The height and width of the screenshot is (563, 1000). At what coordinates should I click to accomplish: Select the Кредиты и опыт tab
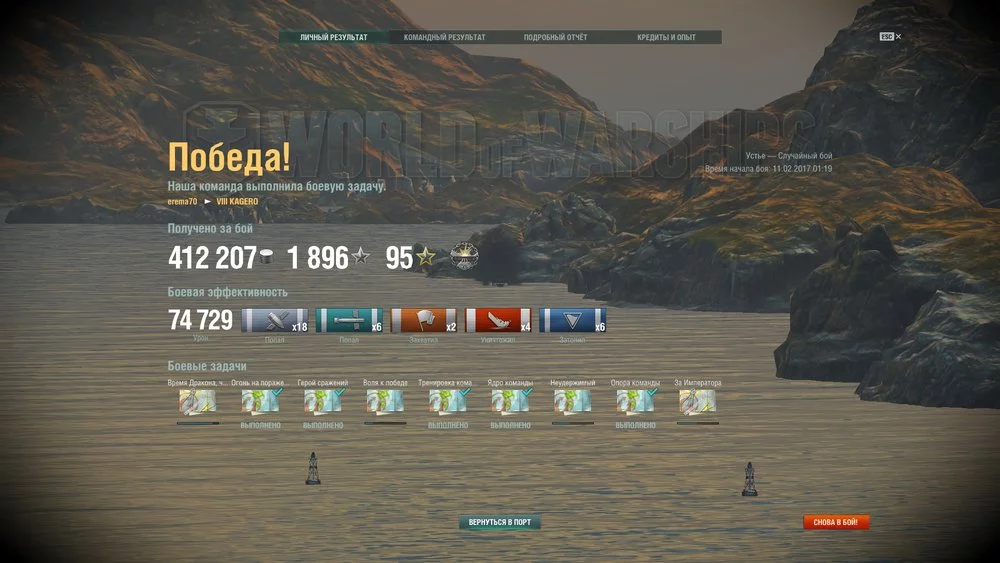tap(666, 38)
